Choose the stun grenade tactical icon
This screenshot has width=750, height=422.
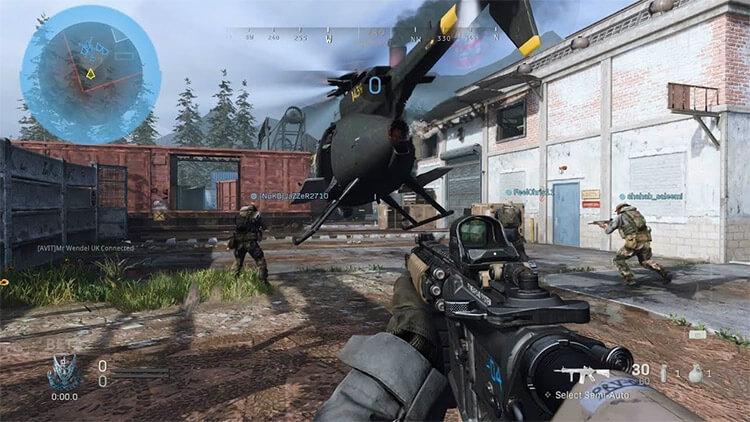(662, 373)
